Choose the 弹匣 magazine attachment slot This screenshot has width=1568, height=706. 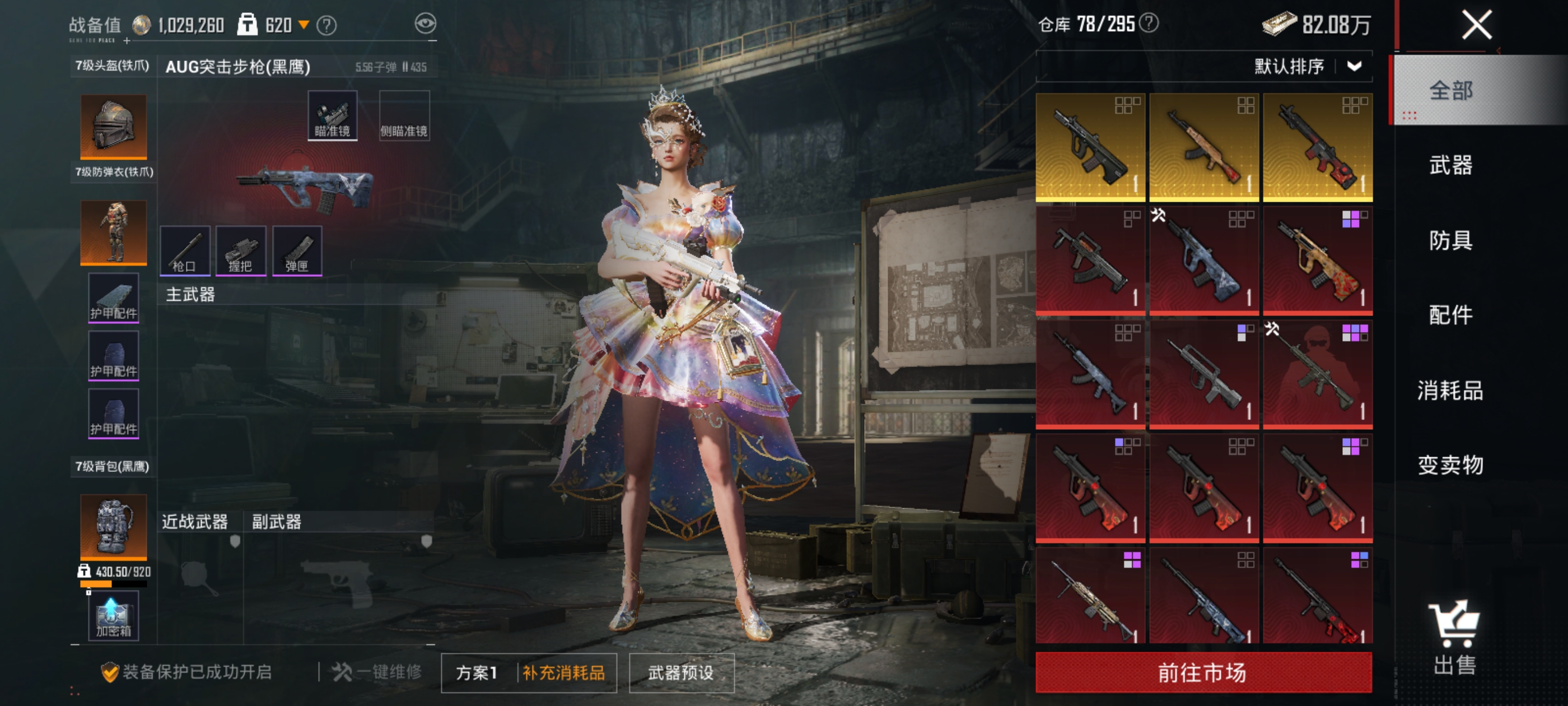[297, 250]
